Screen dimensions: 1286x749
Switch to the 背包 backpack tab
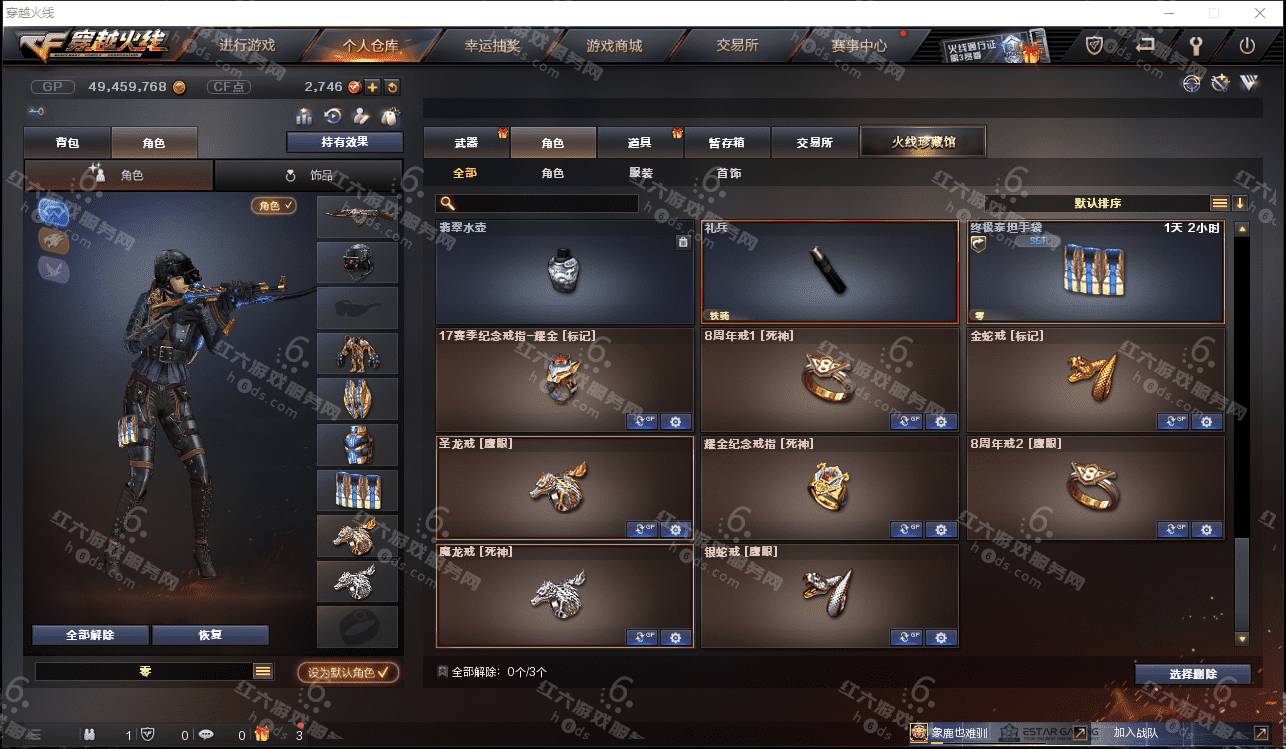point(67,143)
